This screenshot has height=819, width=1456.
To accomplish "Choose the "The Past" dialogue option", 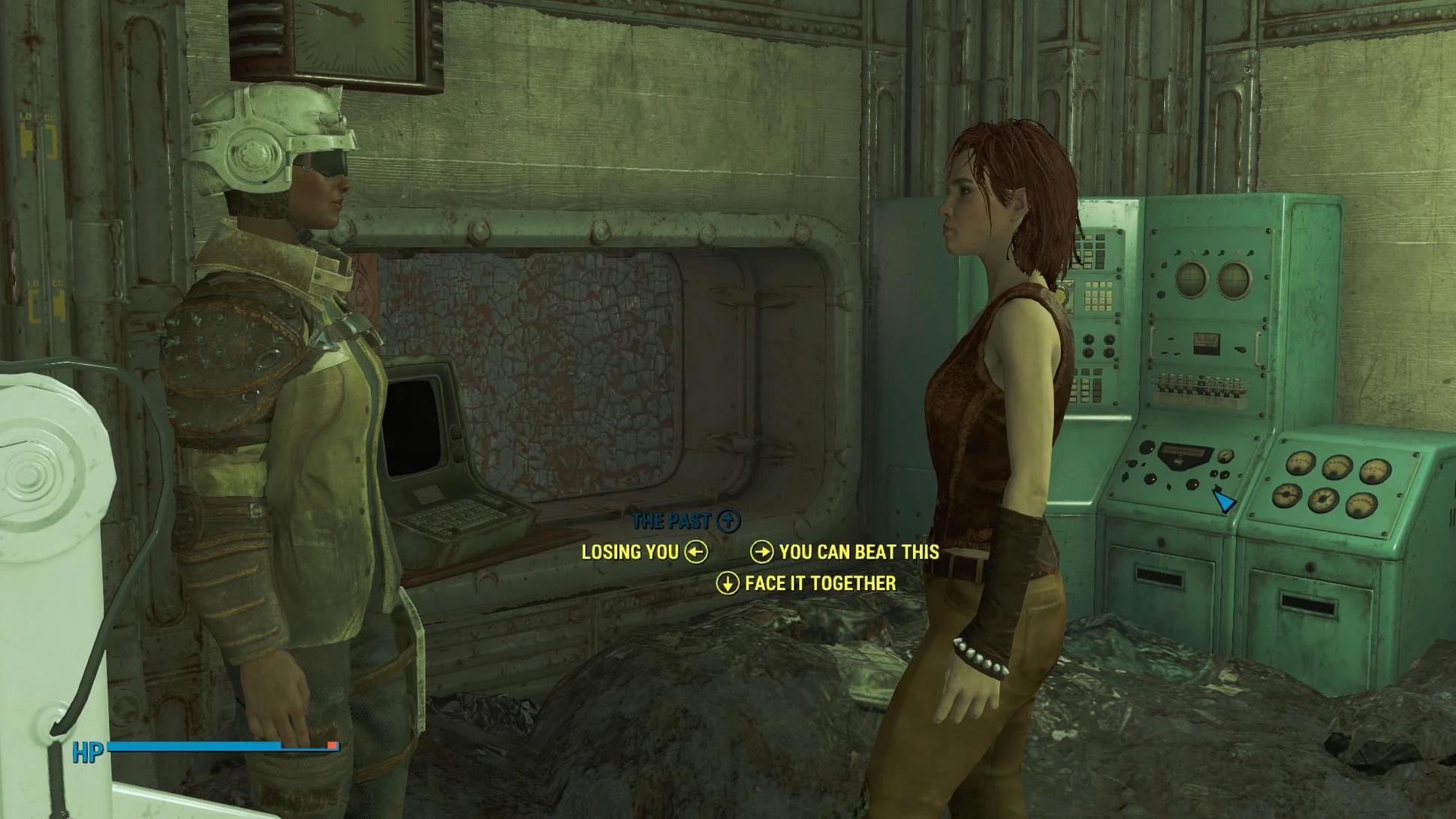I will point(673,521).
